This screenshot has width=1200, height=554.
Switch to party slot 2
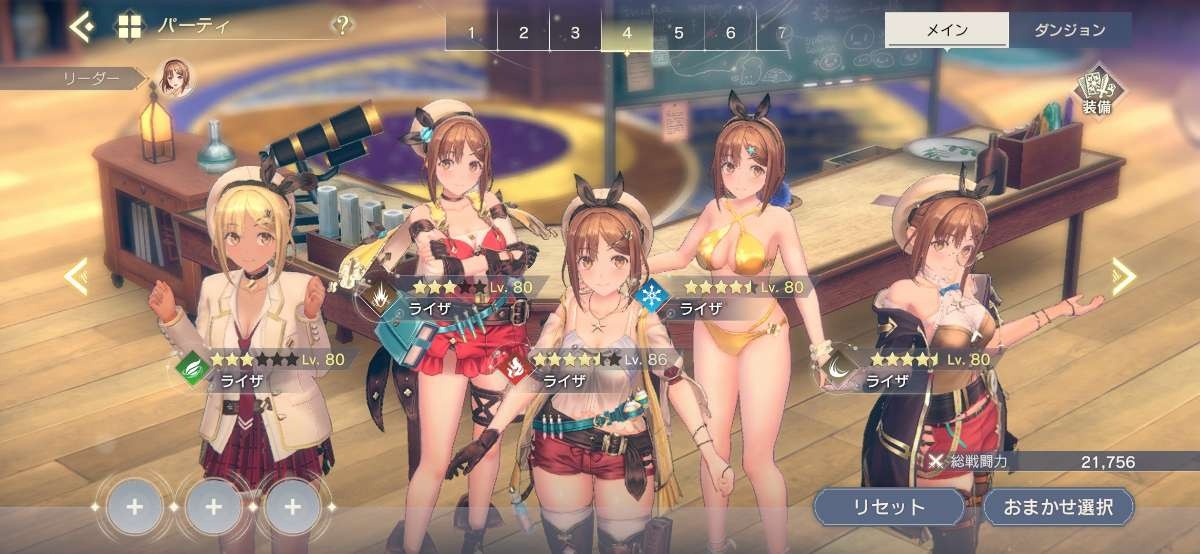523,33
